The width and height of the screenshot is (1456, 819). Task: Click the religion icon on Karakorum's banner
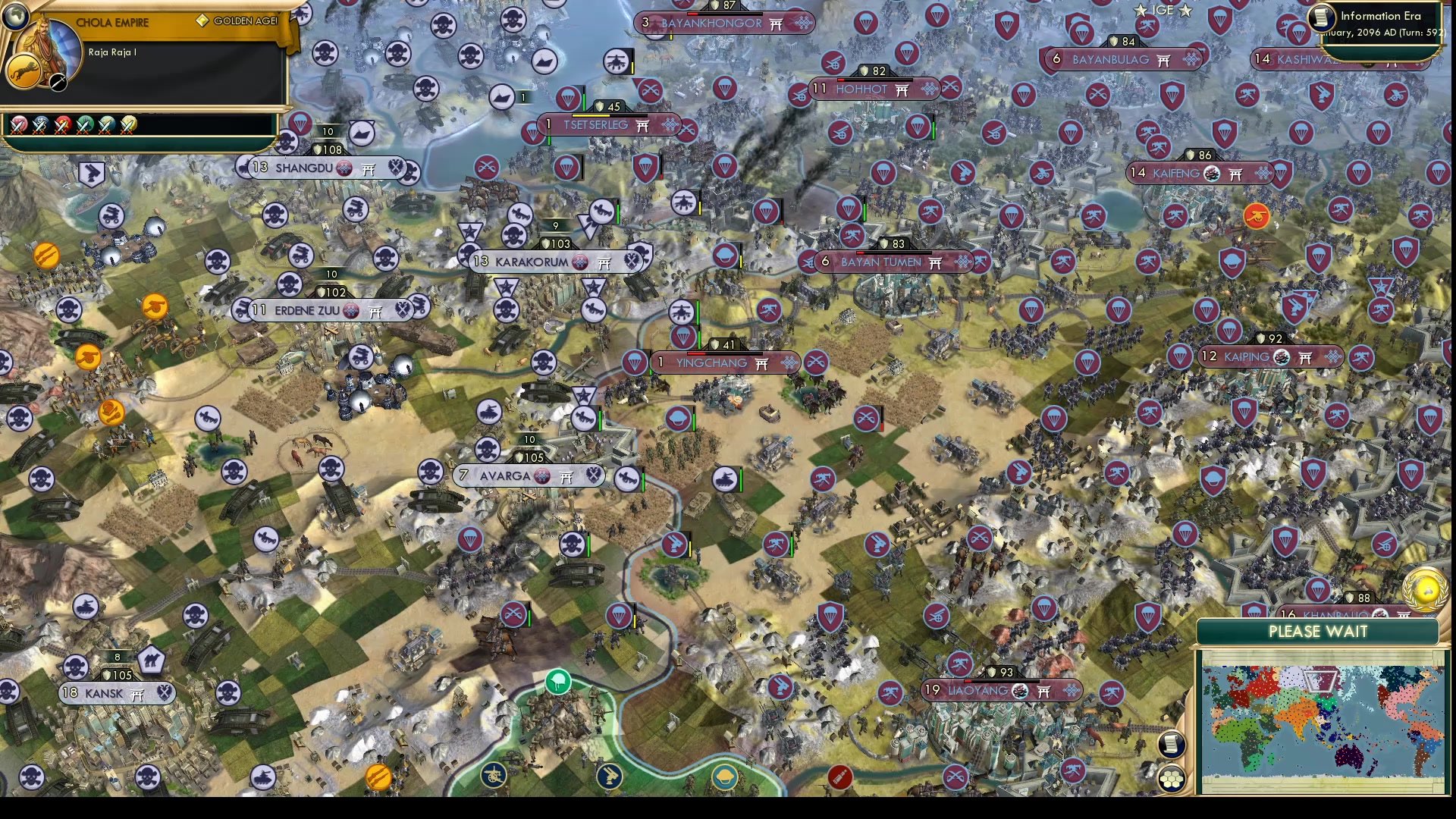point(580,262)
